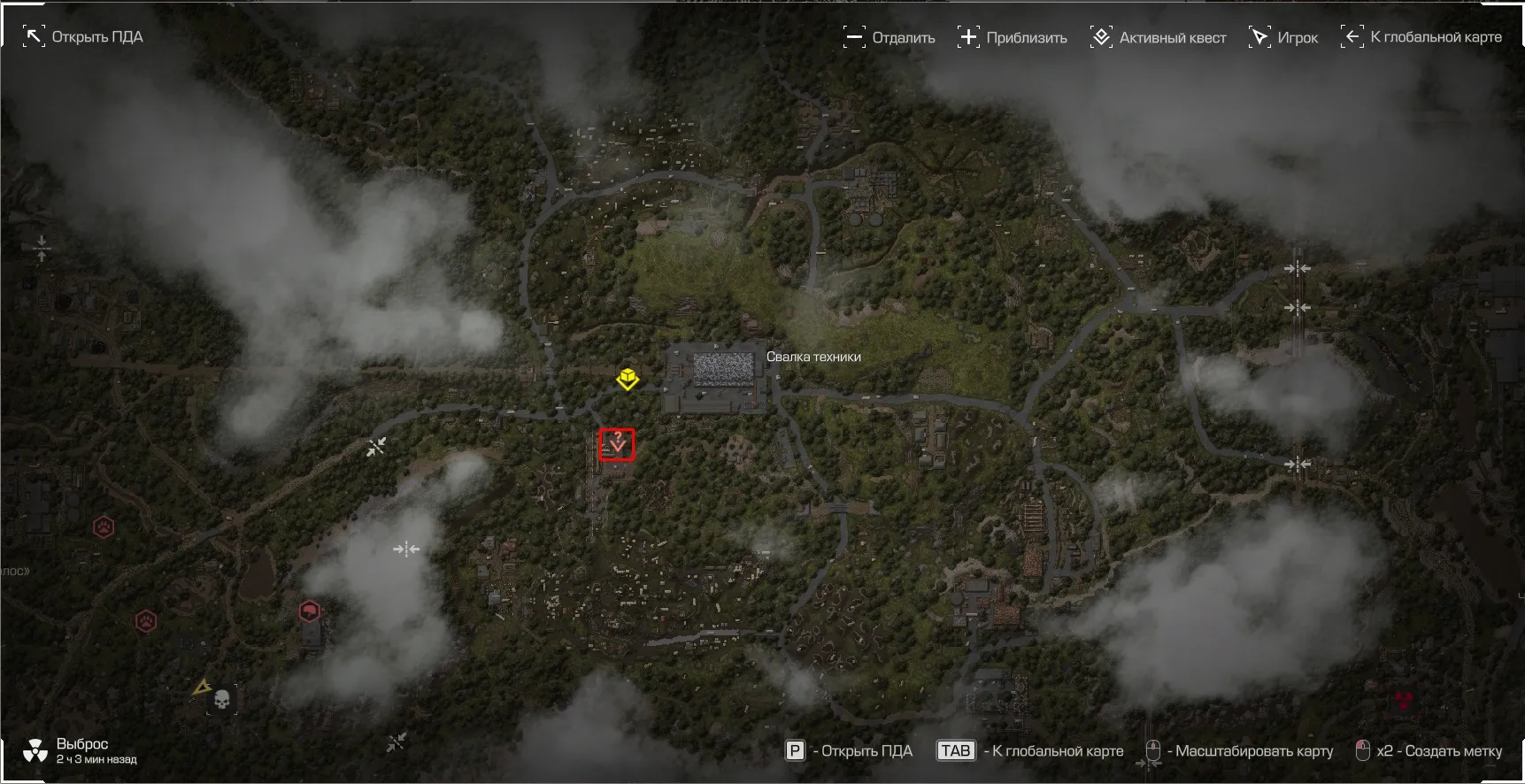Select the Свалка техники location label
Viewport: 1525px width, 784px height.
pos(813,357)
